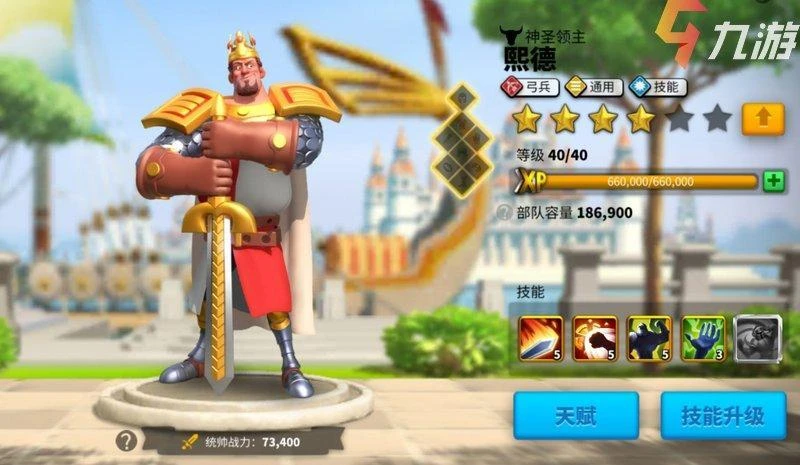Select the flaming sword slash skill
This screenshot has width=800, height=465.
coord(540,339)
